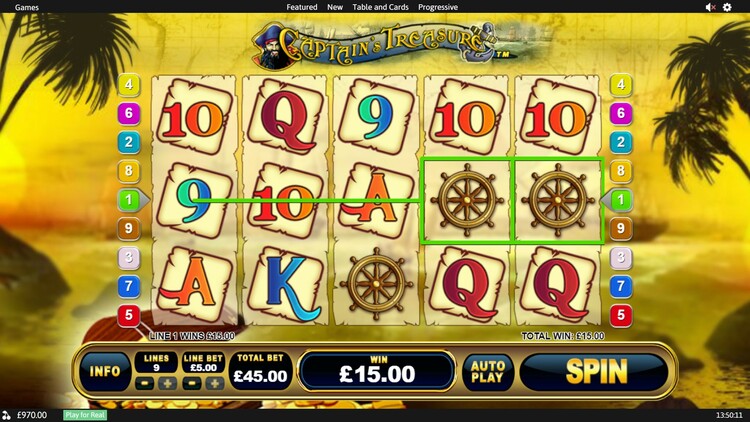Activate Auto Play mode

(488, 373)
